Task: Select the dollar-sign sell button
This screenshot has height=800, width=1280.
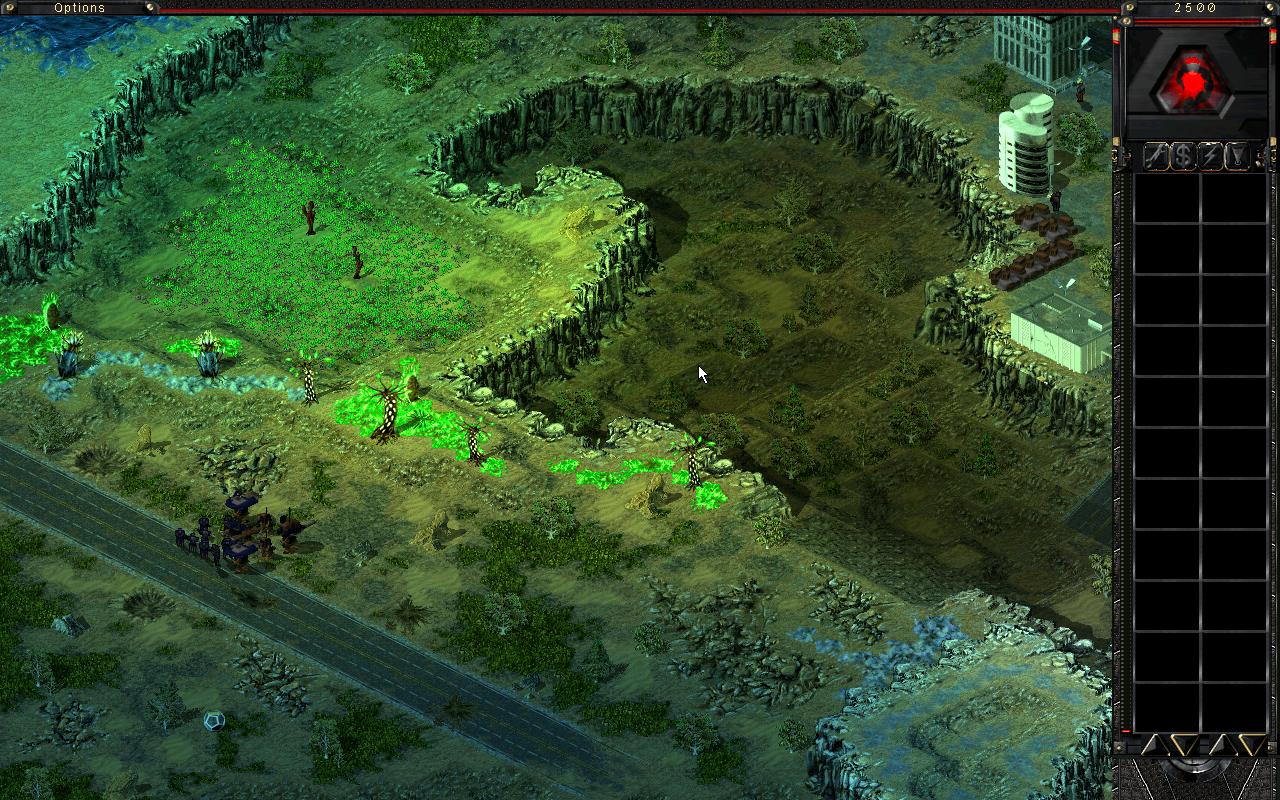Action: click(1184, 156)
